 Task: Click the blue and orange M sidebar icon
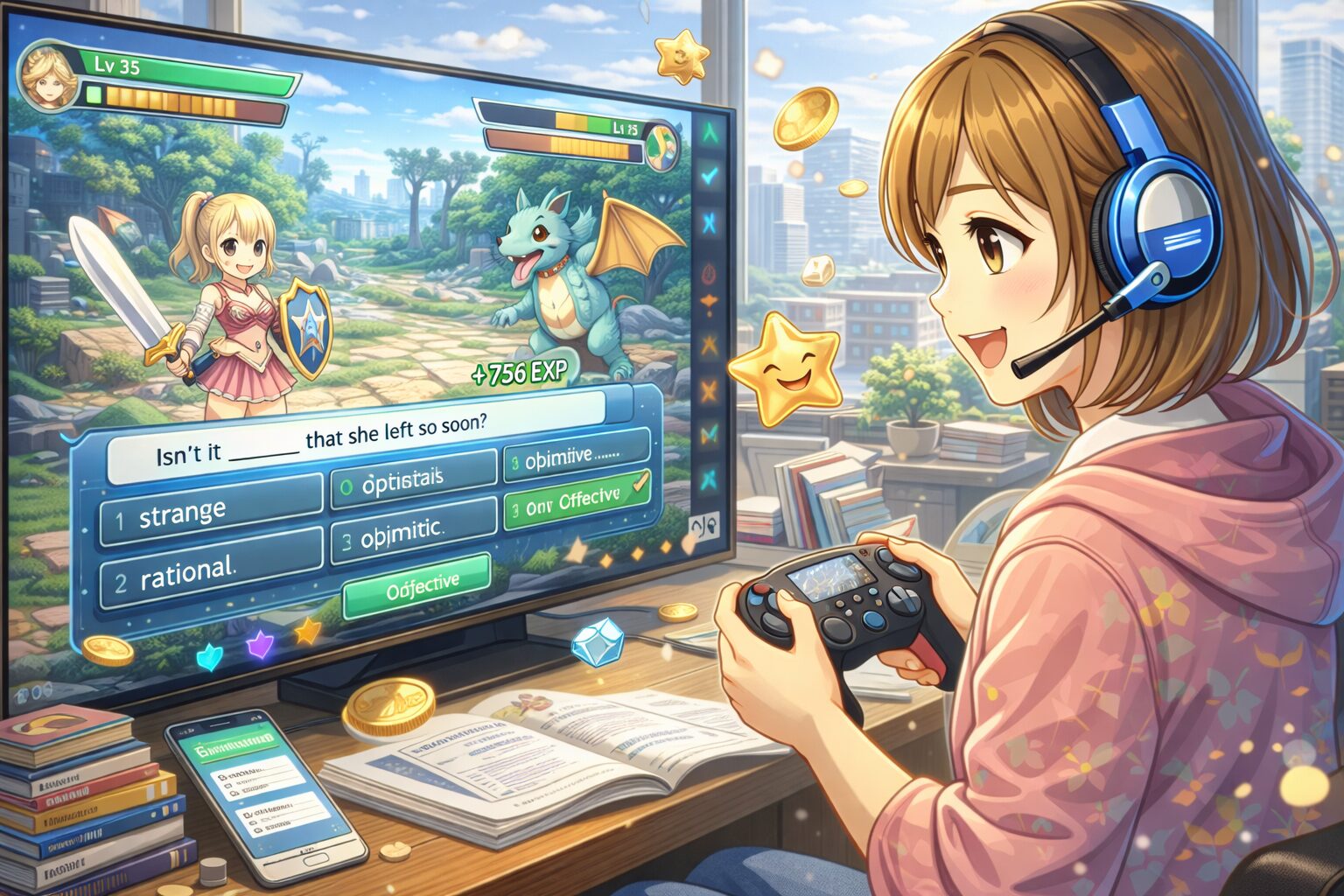tap(710, 432)
